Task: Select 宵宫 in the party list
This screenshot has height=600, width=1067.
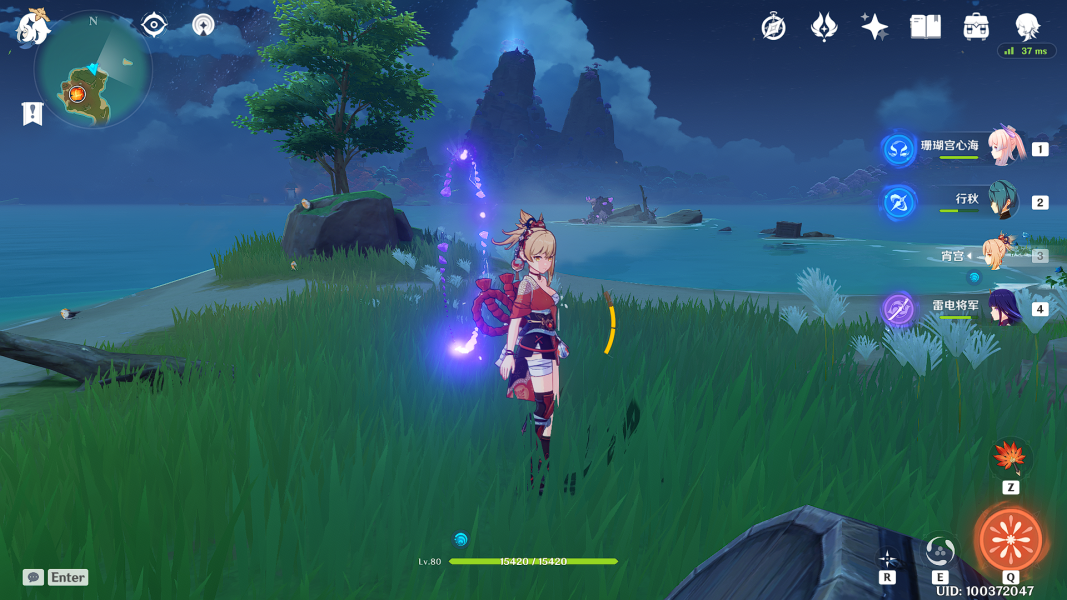Action: [998, 255]
